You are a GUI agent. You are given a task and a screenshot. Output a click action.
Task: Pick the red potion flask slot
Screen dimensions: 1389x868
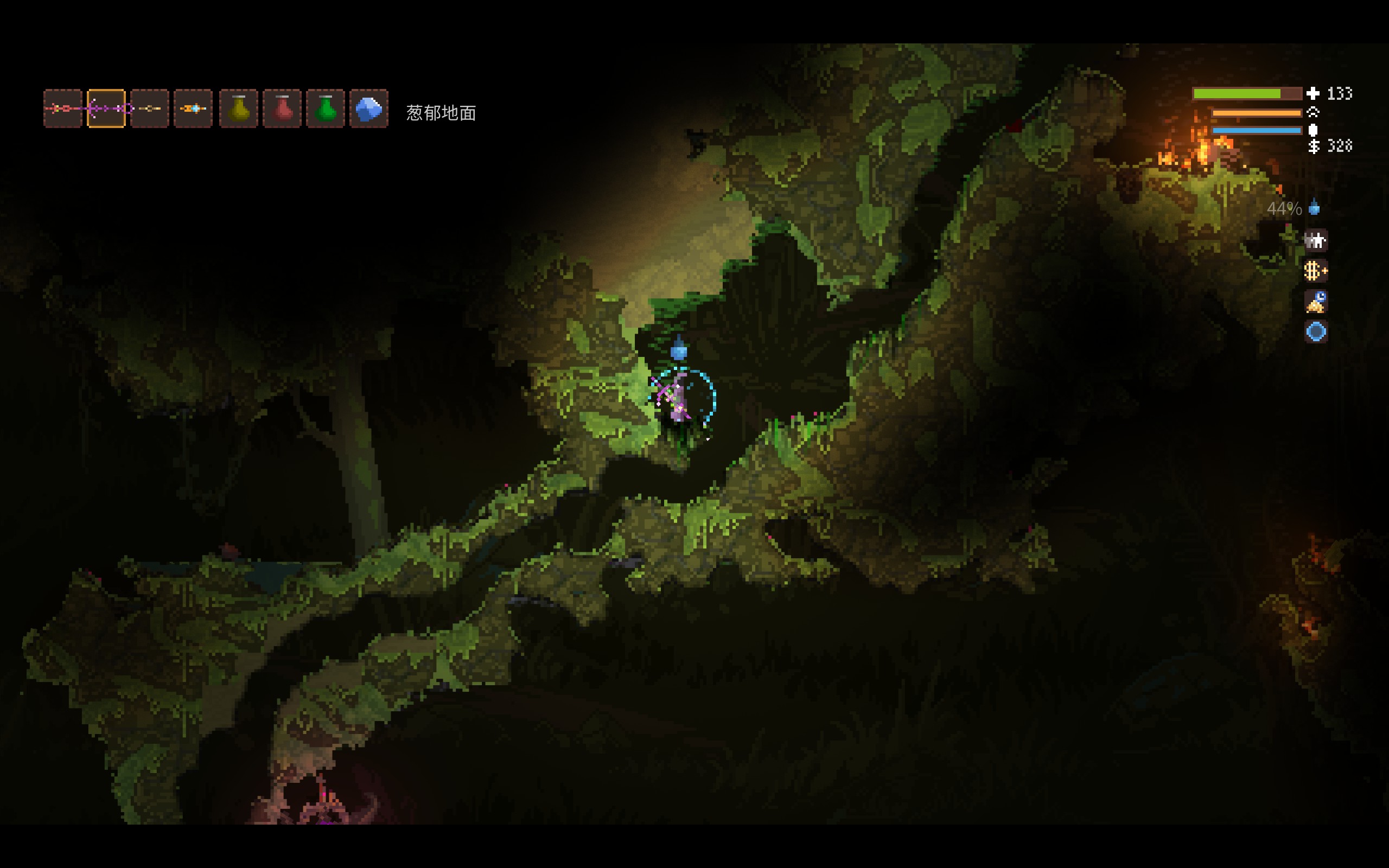click(282, 108)
